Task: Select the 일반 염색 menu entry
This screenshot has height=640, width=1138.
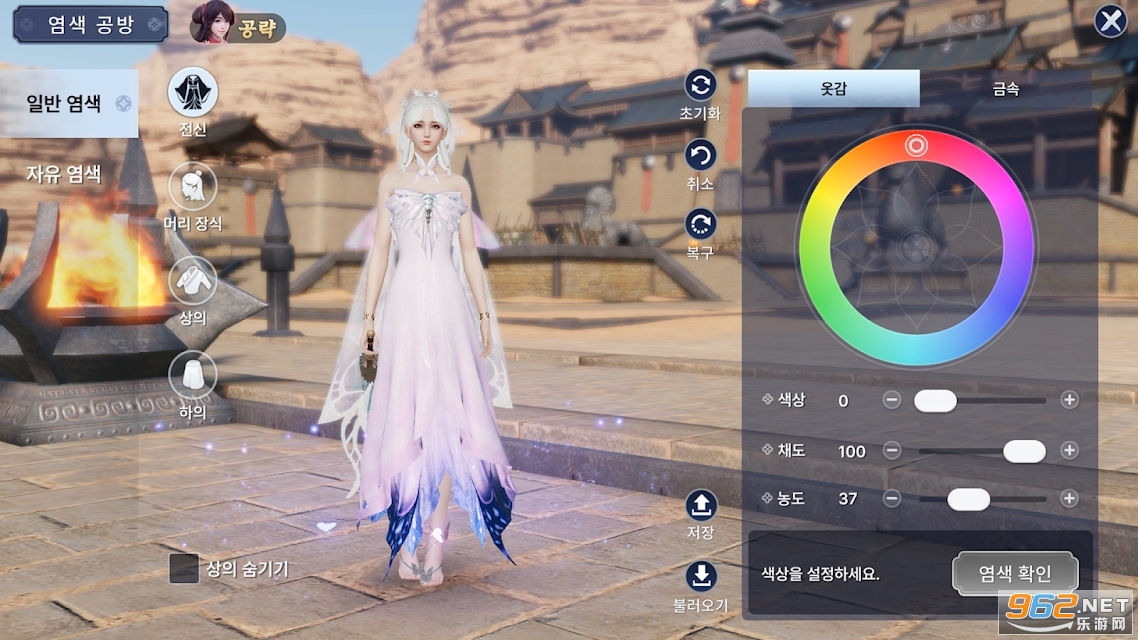Action: [68, 103]
